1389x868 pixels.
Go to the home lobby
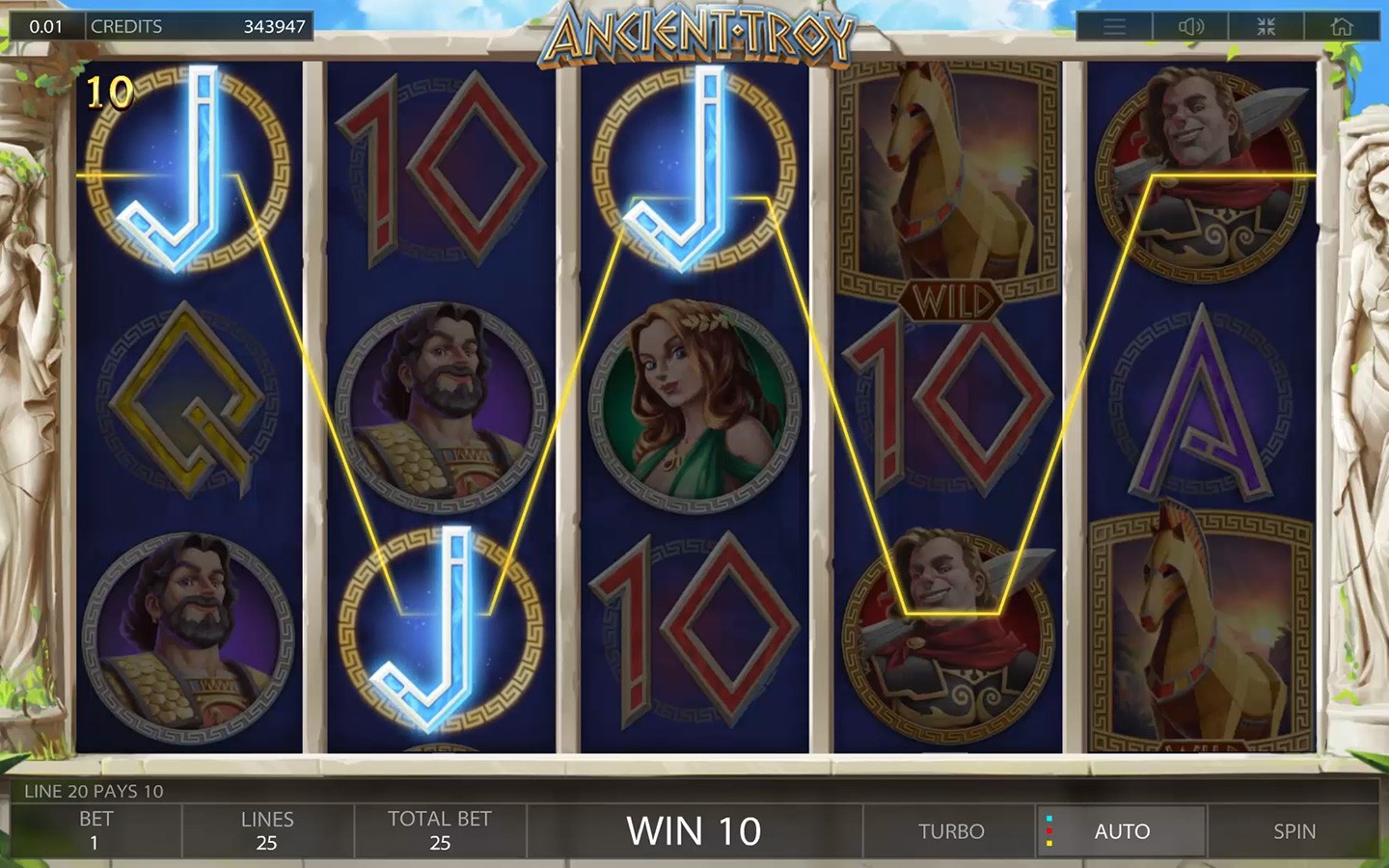[x=1342, y=27]
